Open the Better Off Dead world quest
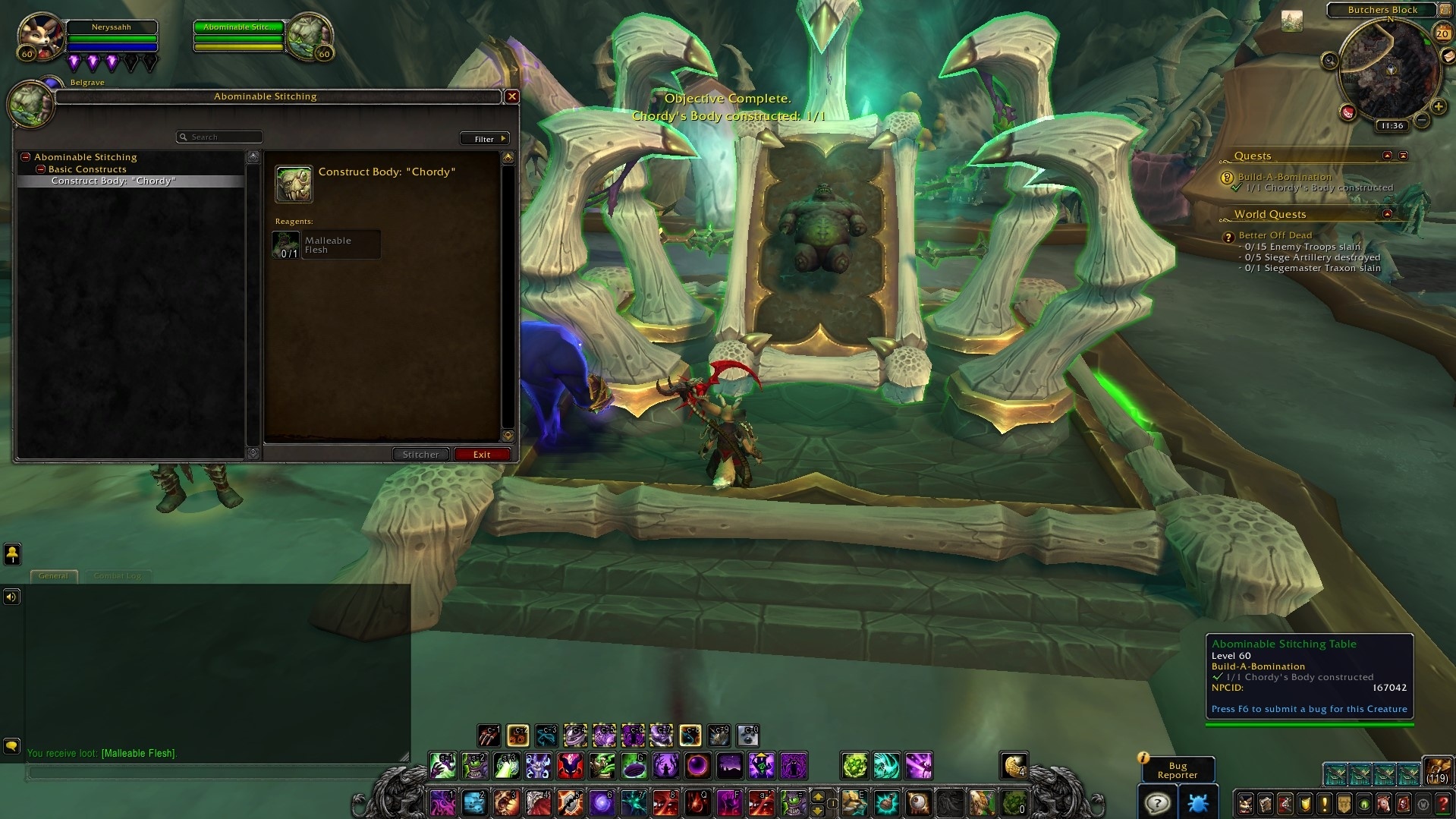This screenshot has width=1456, height=819. click(x=1275, y=235)
